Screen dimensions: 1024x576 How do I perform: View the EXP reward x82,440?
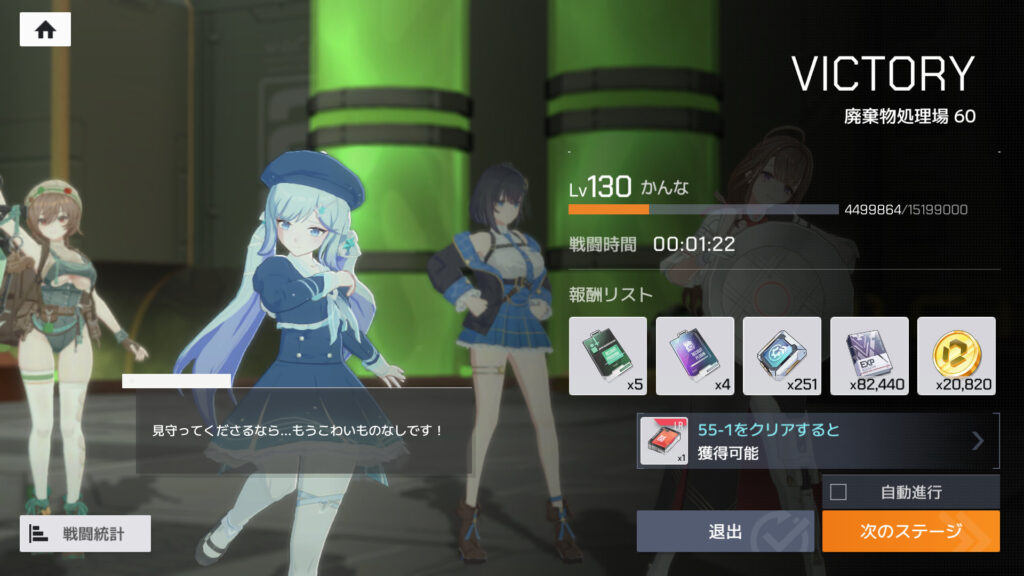(869, 356)
